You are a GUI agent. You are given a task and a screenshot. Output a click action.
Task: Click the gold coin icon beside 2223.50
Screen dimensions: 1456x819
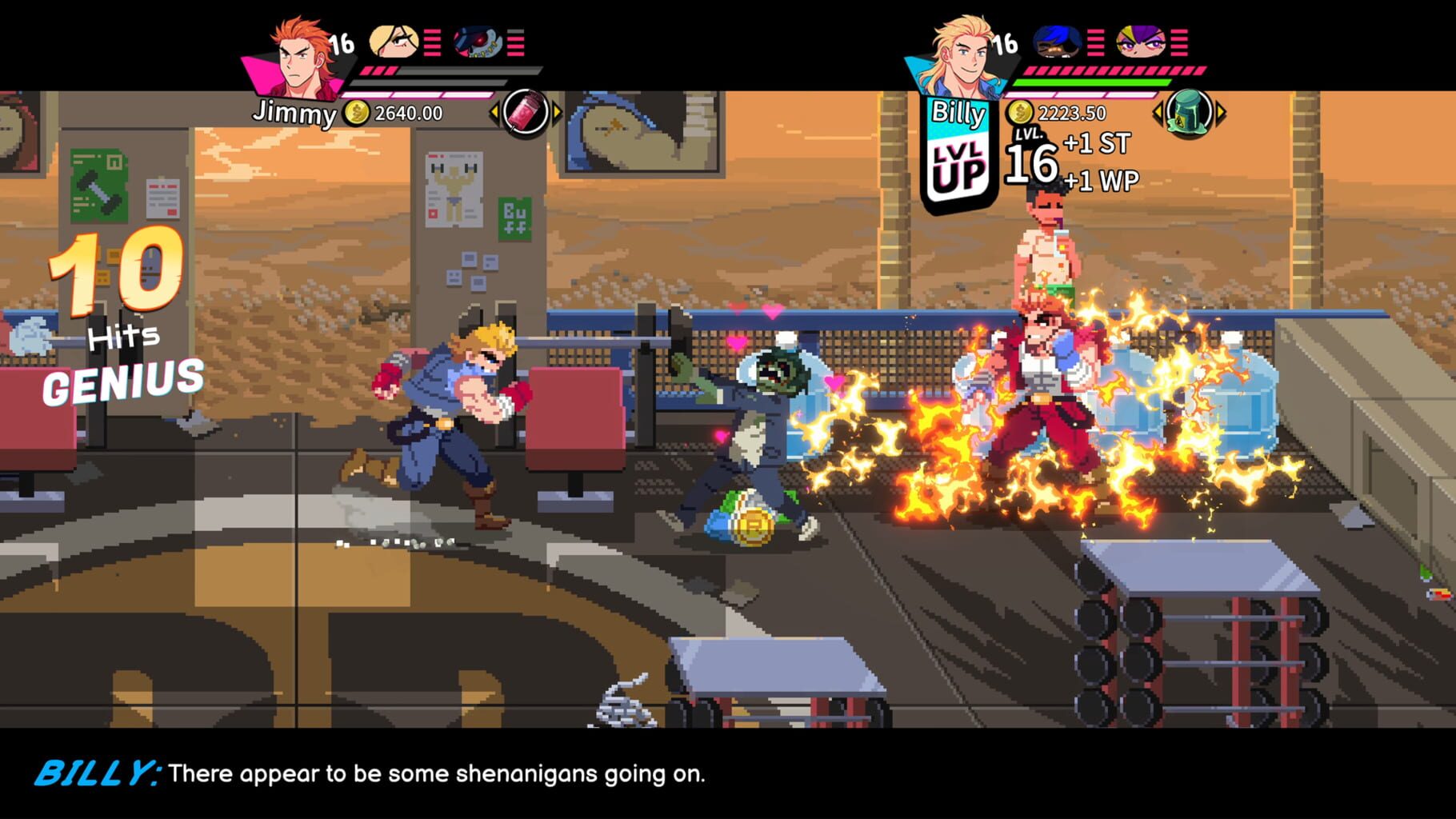coord(1021,114)
